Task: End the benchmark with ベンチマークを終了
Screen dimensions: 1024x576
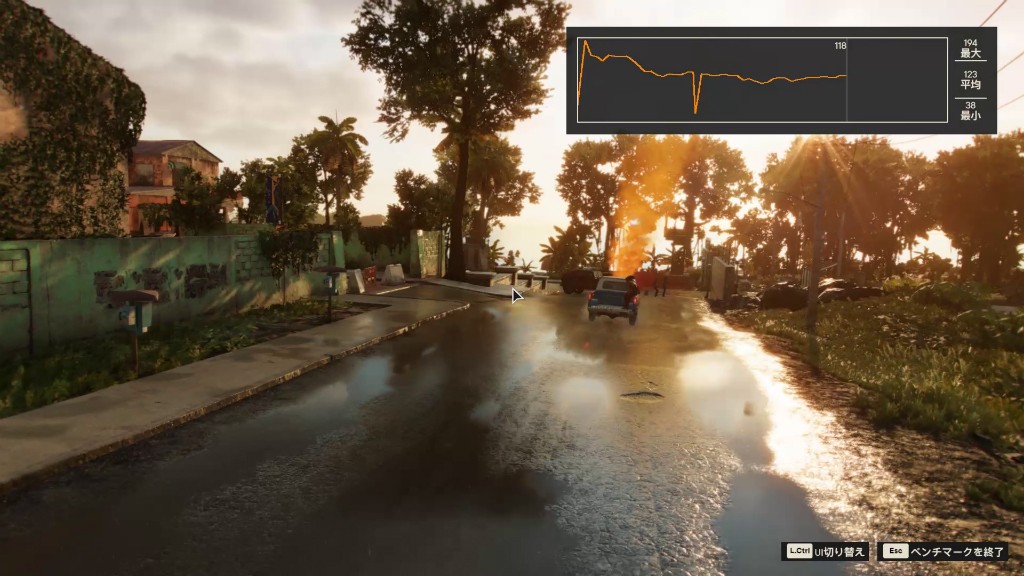Action: tap(943, 551)
